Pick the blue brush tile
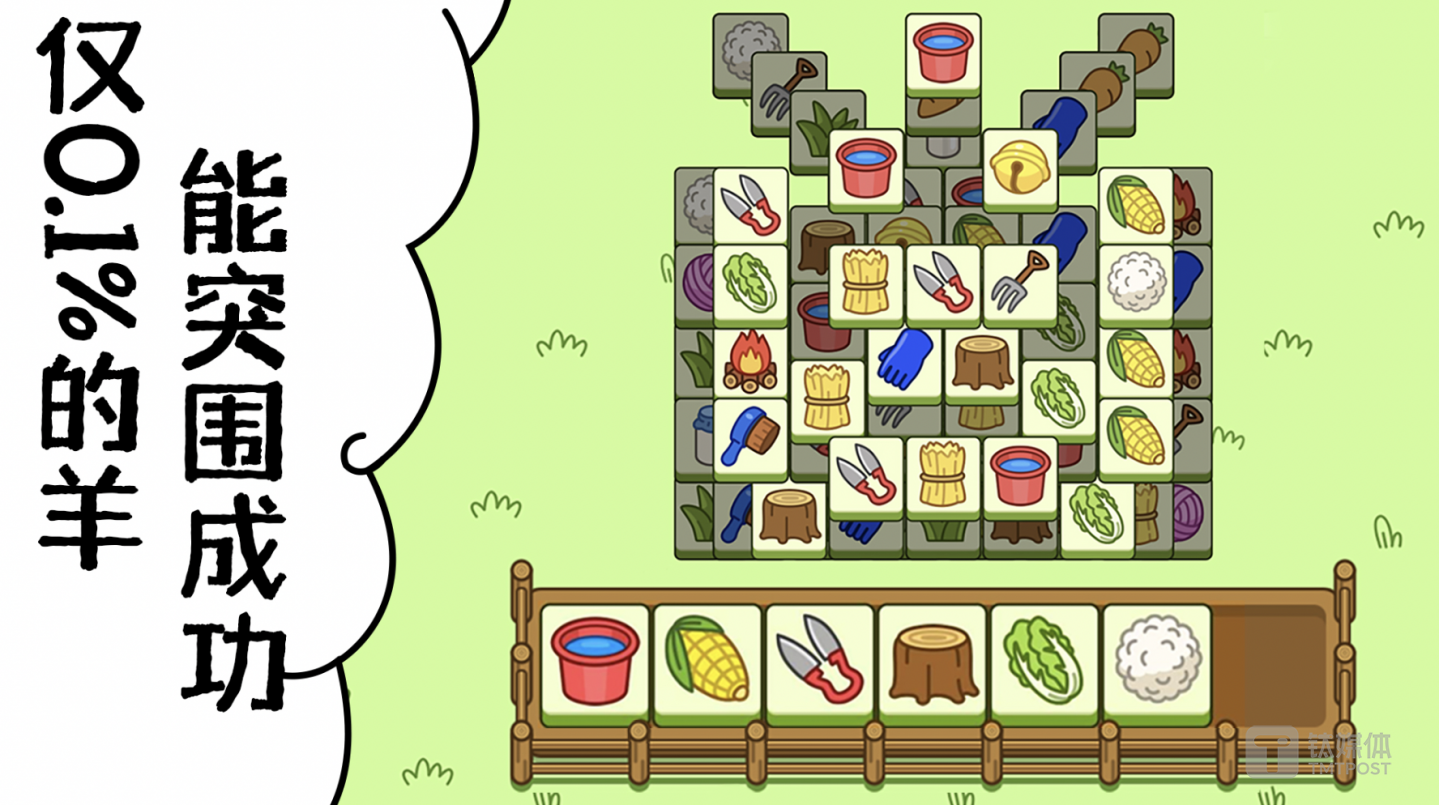This screenshot has height=805, width=1439. 750,435
